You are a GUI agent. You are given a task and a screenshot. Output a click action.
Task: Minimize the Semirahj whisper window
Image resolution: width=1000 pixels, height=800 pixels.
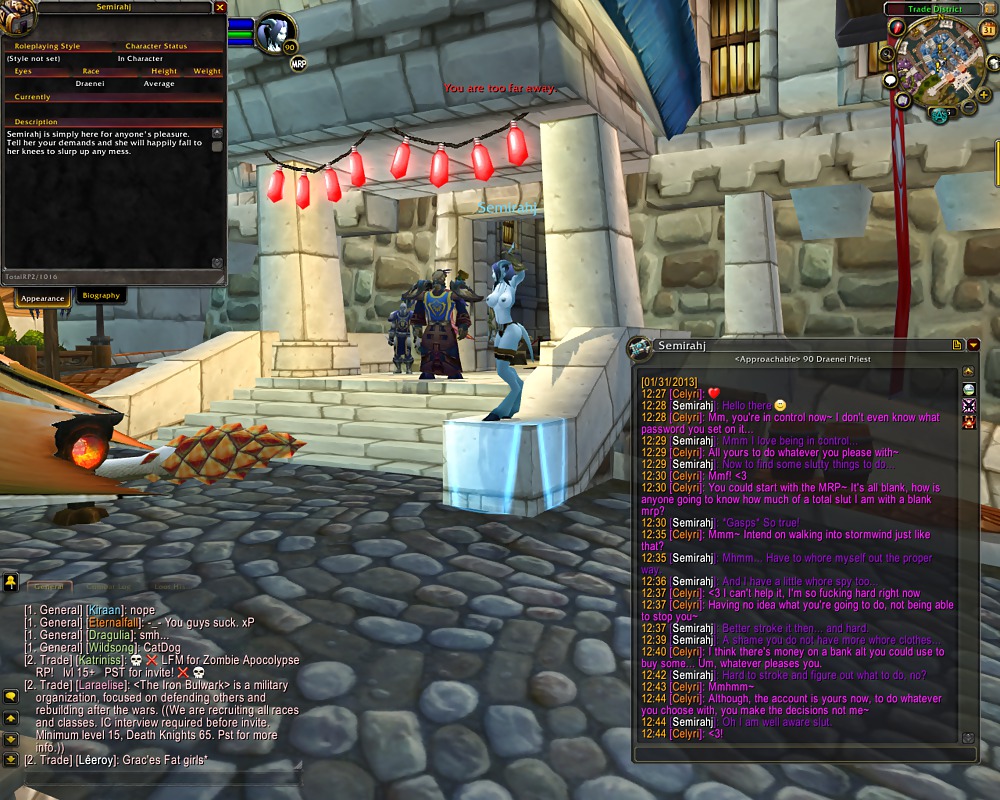pos(973,345)
